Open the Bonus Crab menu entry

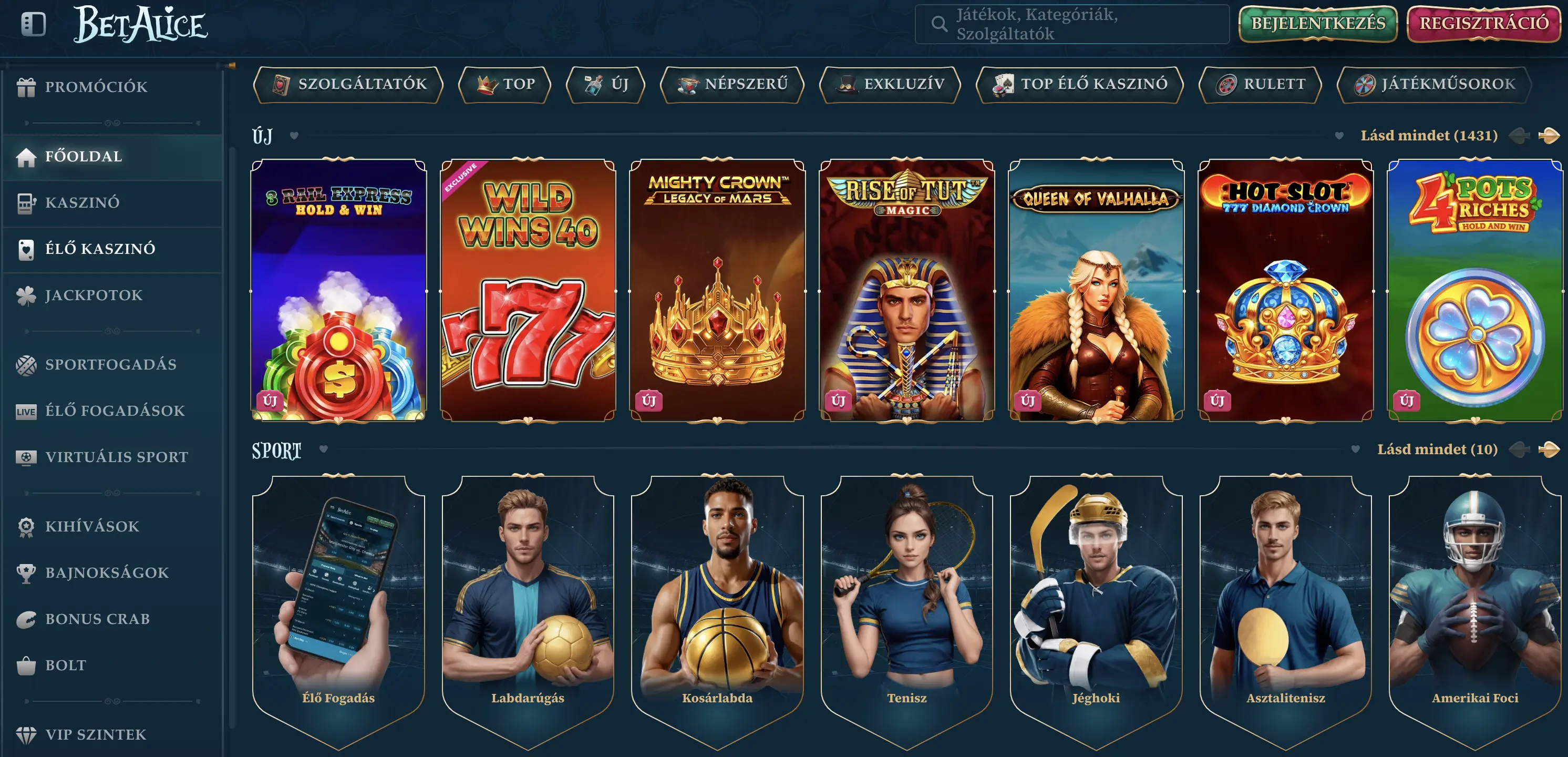pyautogui.click(x=97, y=619)
